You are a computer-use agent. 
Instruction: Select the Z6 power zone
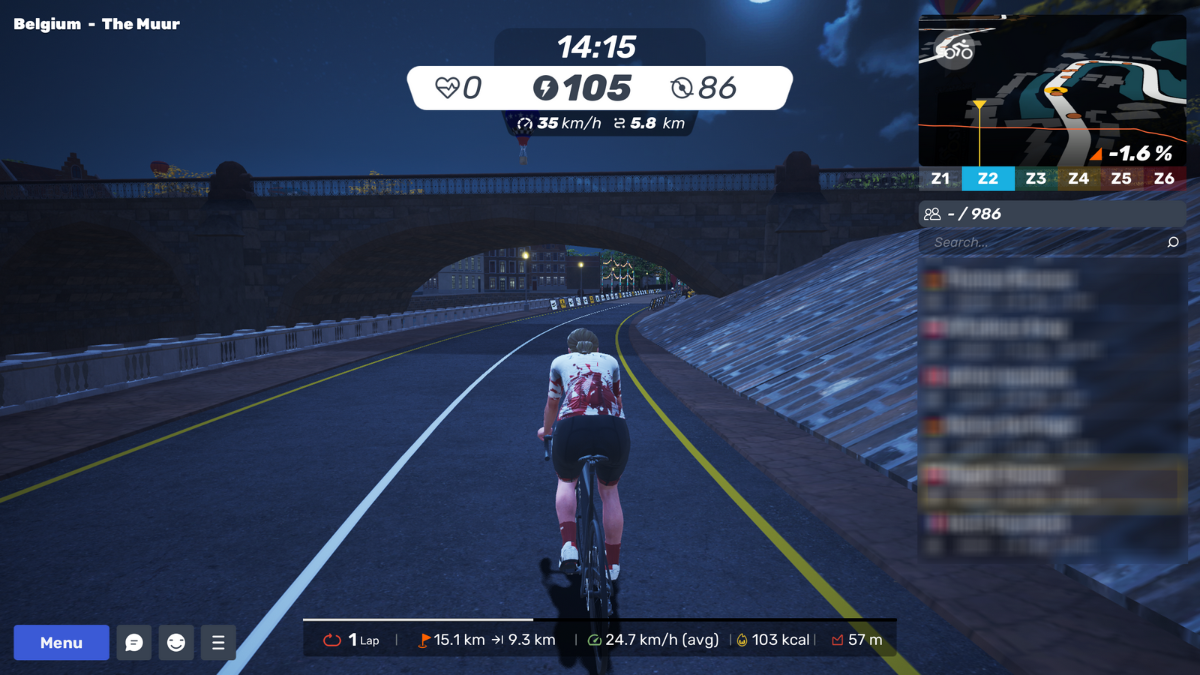point(1164,179)
